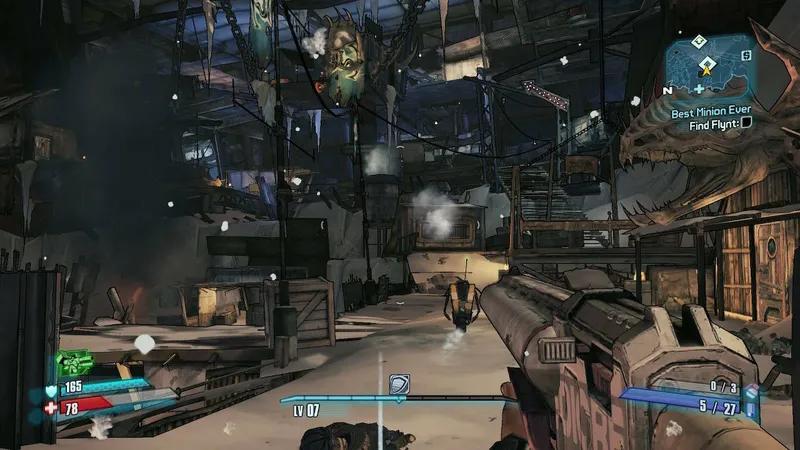Click the plus-shaped health marker on the minimap

point(699,90)
